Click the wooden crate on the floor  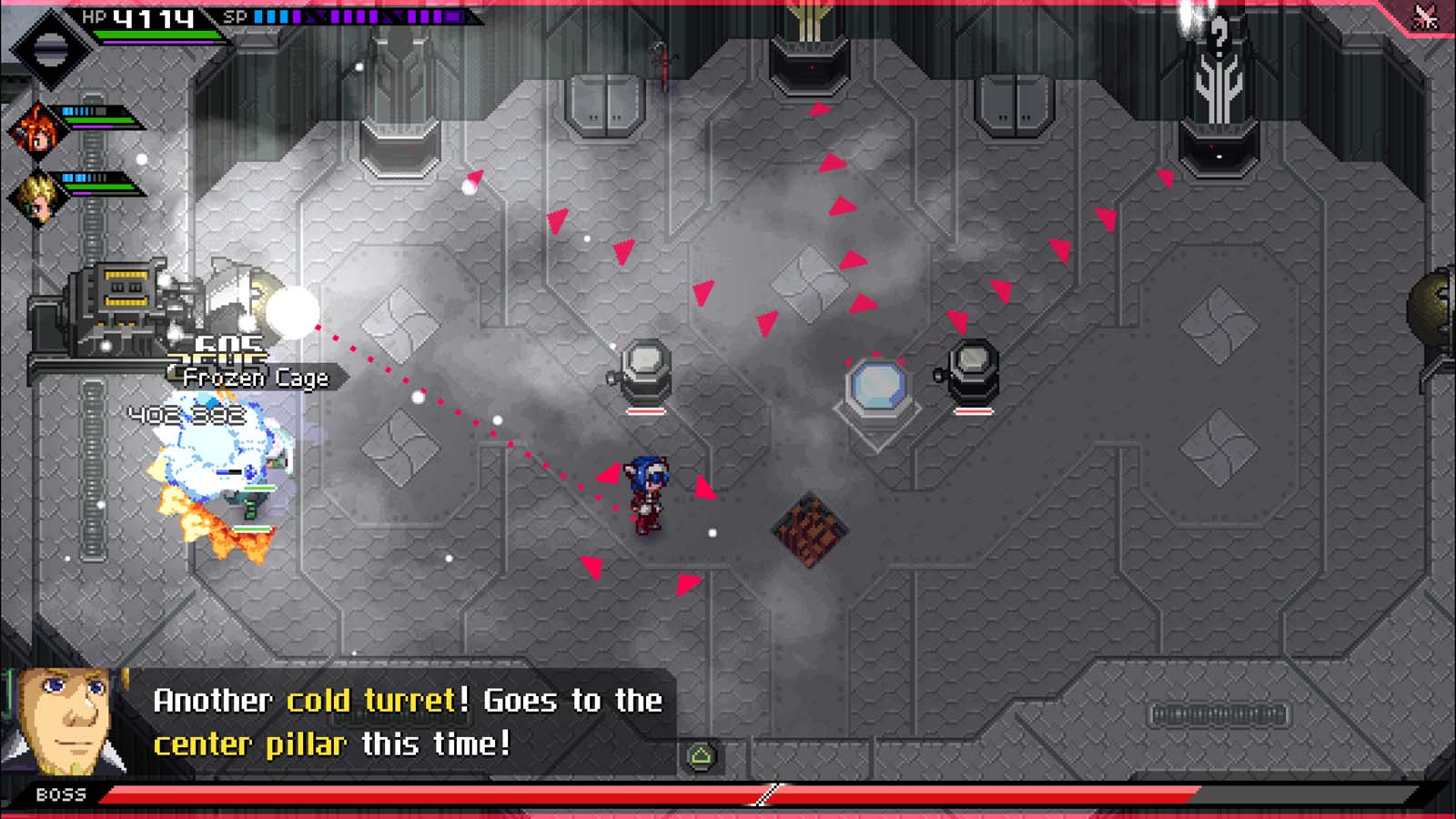coord(808,528)
